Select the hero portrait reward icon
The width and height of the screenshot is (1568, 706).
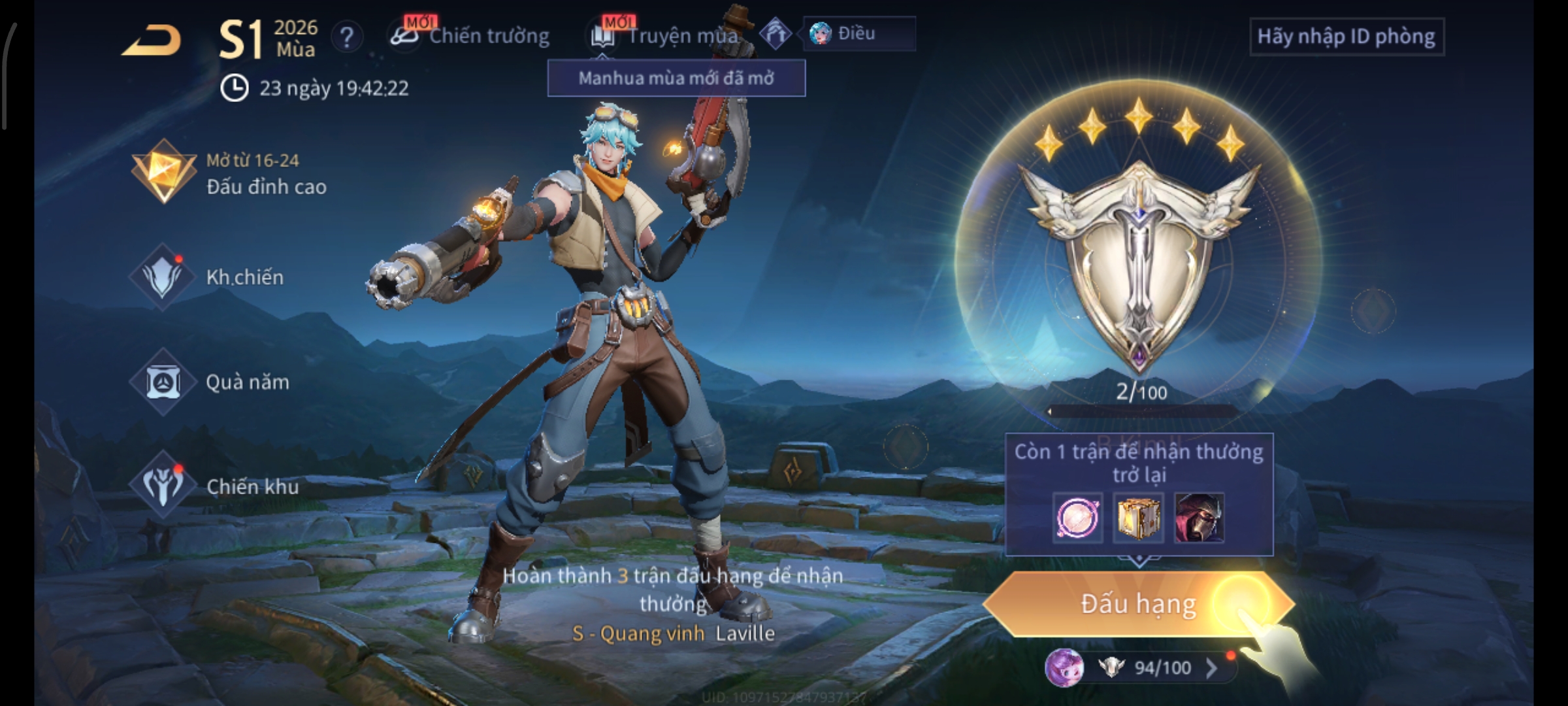tap(1199, 518)
